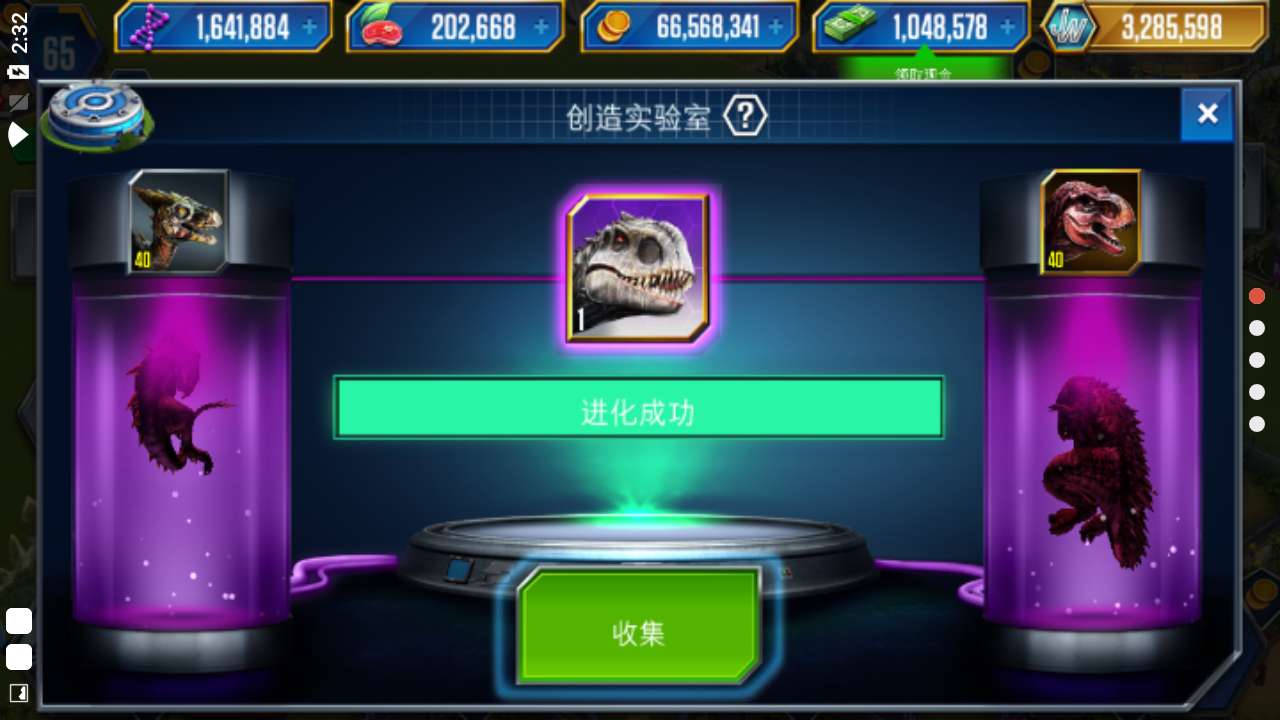1280x720 pixels.
Task: Tap the Indominus Rex head card icon
Action: [638, 266]
